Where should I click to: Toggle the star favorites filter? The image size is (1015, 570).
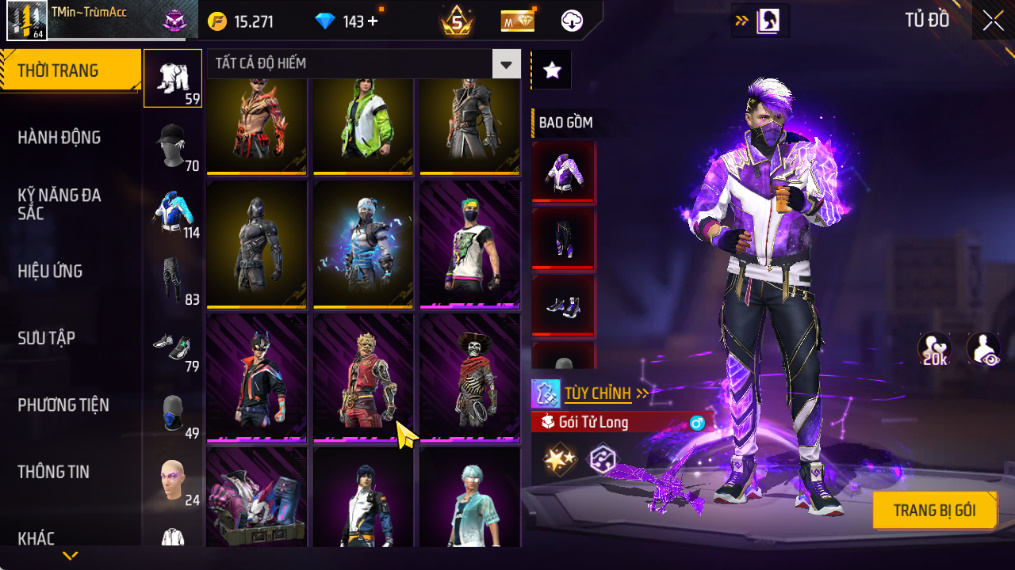[x=551, y=70]
